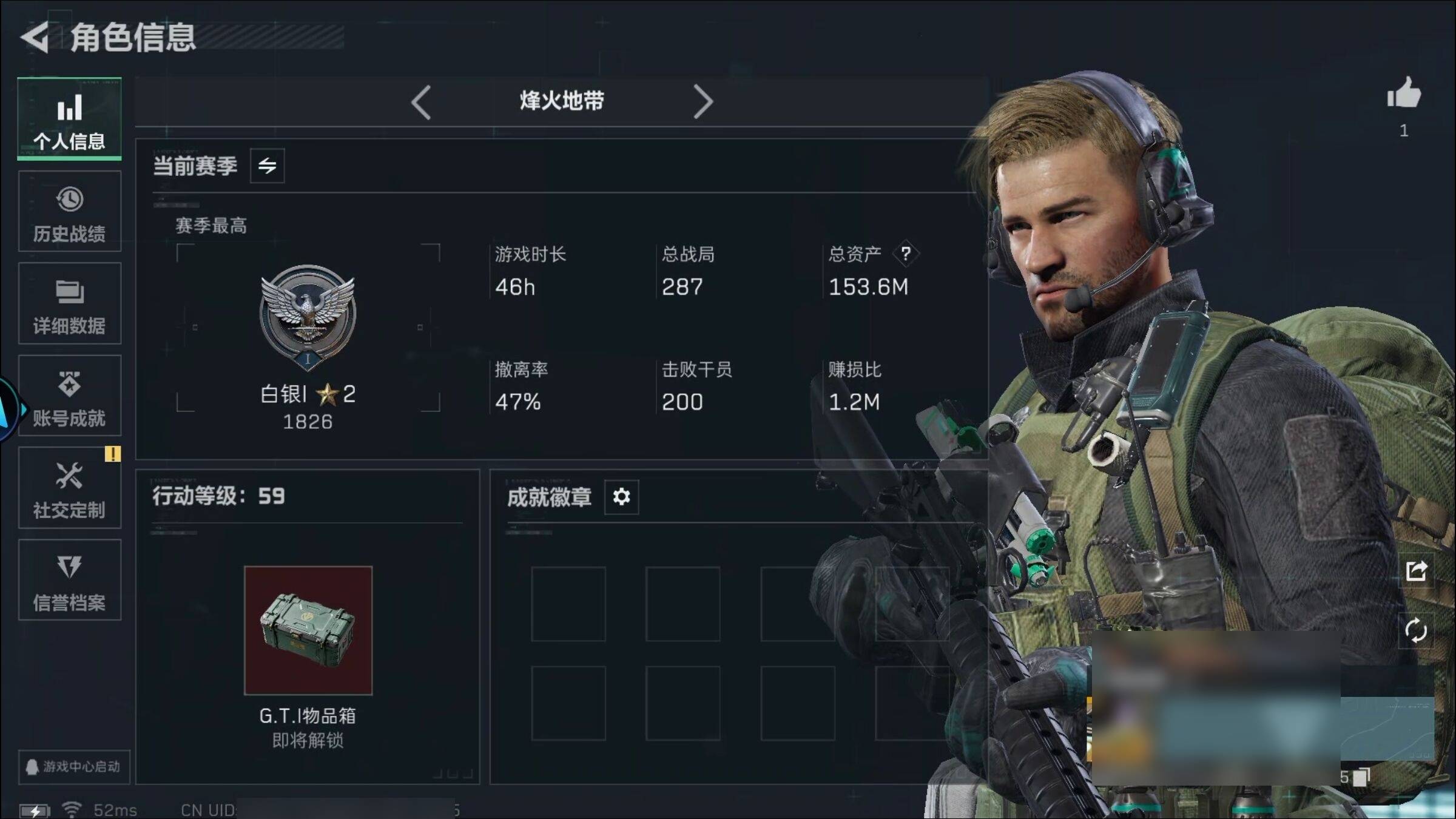This screenshot has width=1456, height=819.
Task: Select the 社交定制 tab
Action: (x=69, y=488)
